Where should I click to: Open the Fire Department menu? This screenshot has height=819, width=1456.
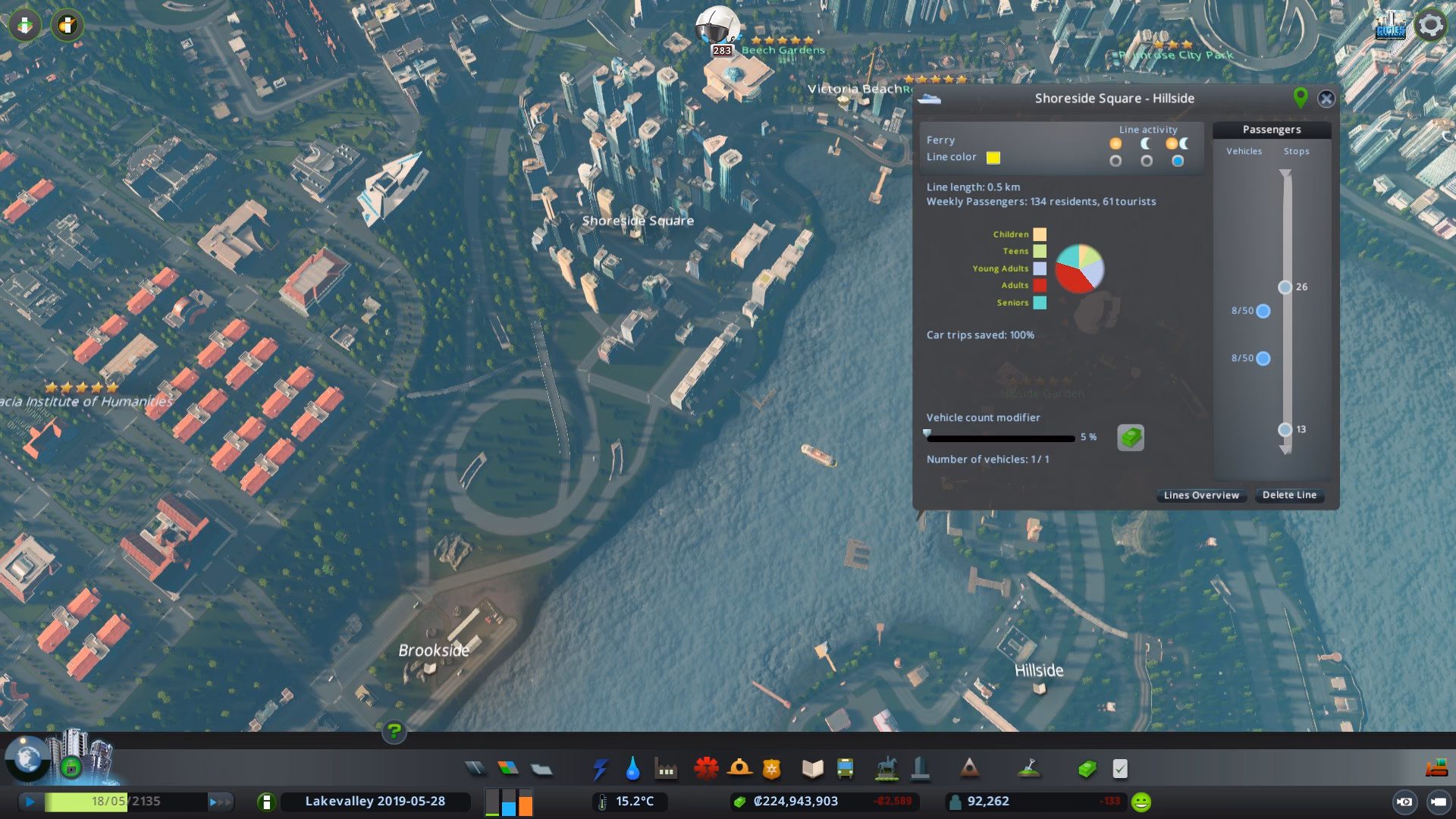(740, 768)
